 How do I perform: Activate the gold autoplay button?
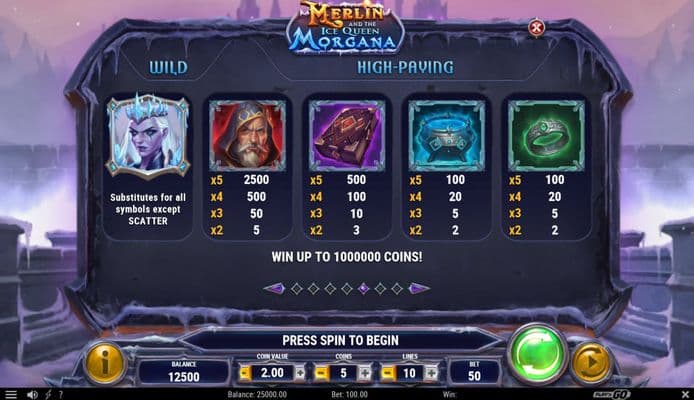click(x=592, y=363)
